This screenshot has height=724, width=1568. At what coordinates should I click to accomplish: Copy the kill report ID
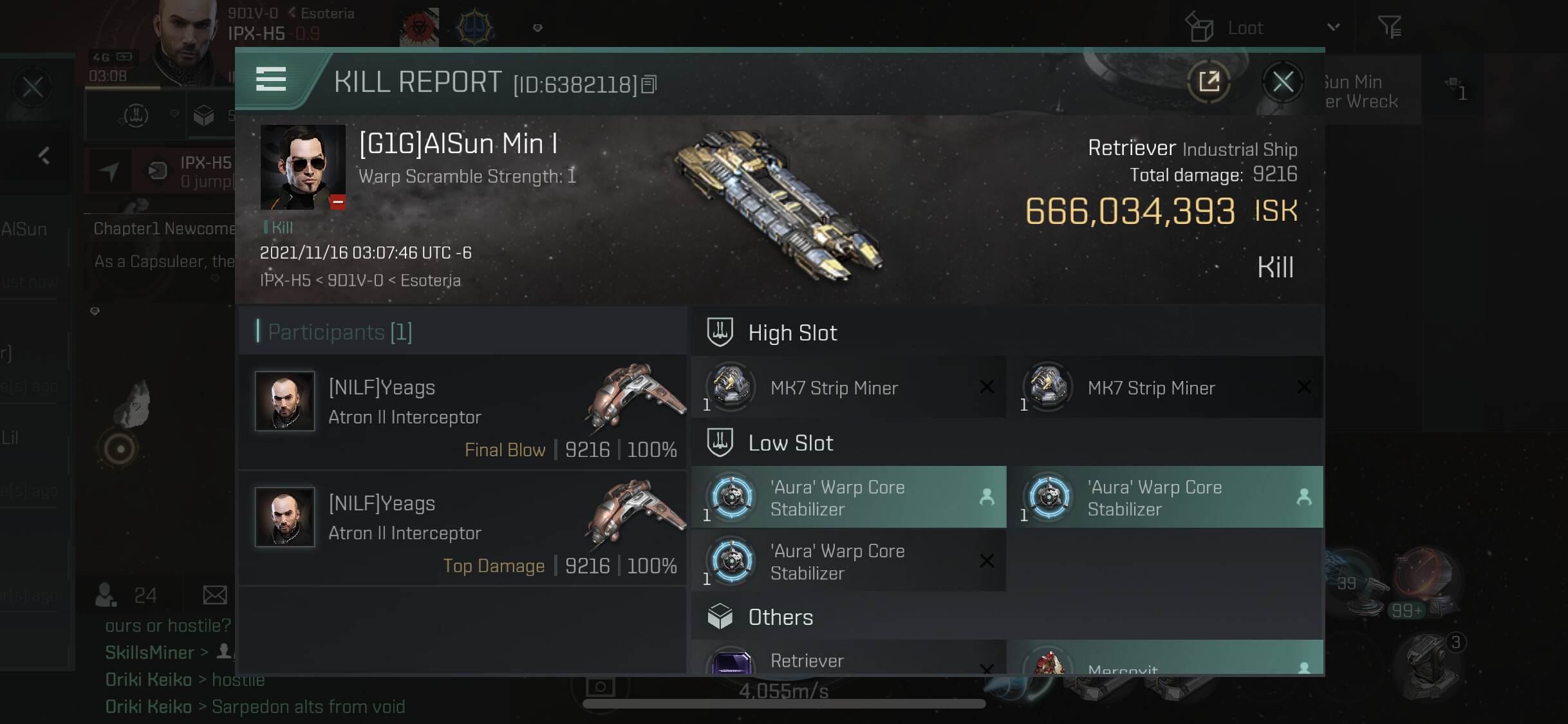649,84
